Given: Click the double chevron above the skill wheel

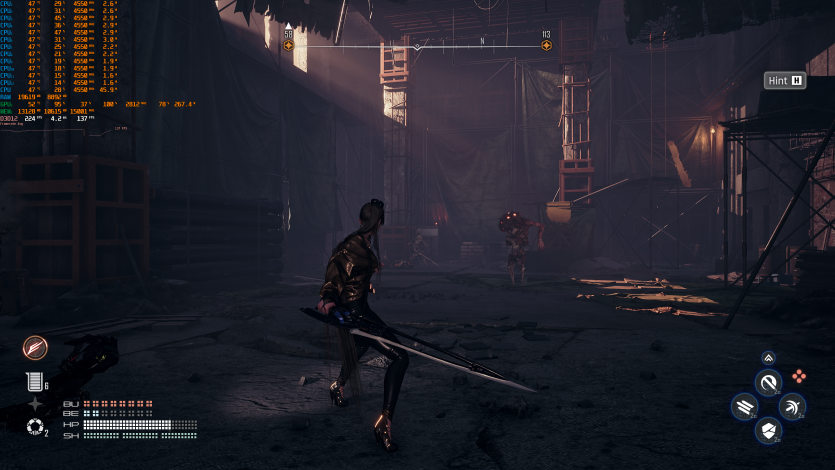Looking at the screenshot, I should tap(768, 357).
